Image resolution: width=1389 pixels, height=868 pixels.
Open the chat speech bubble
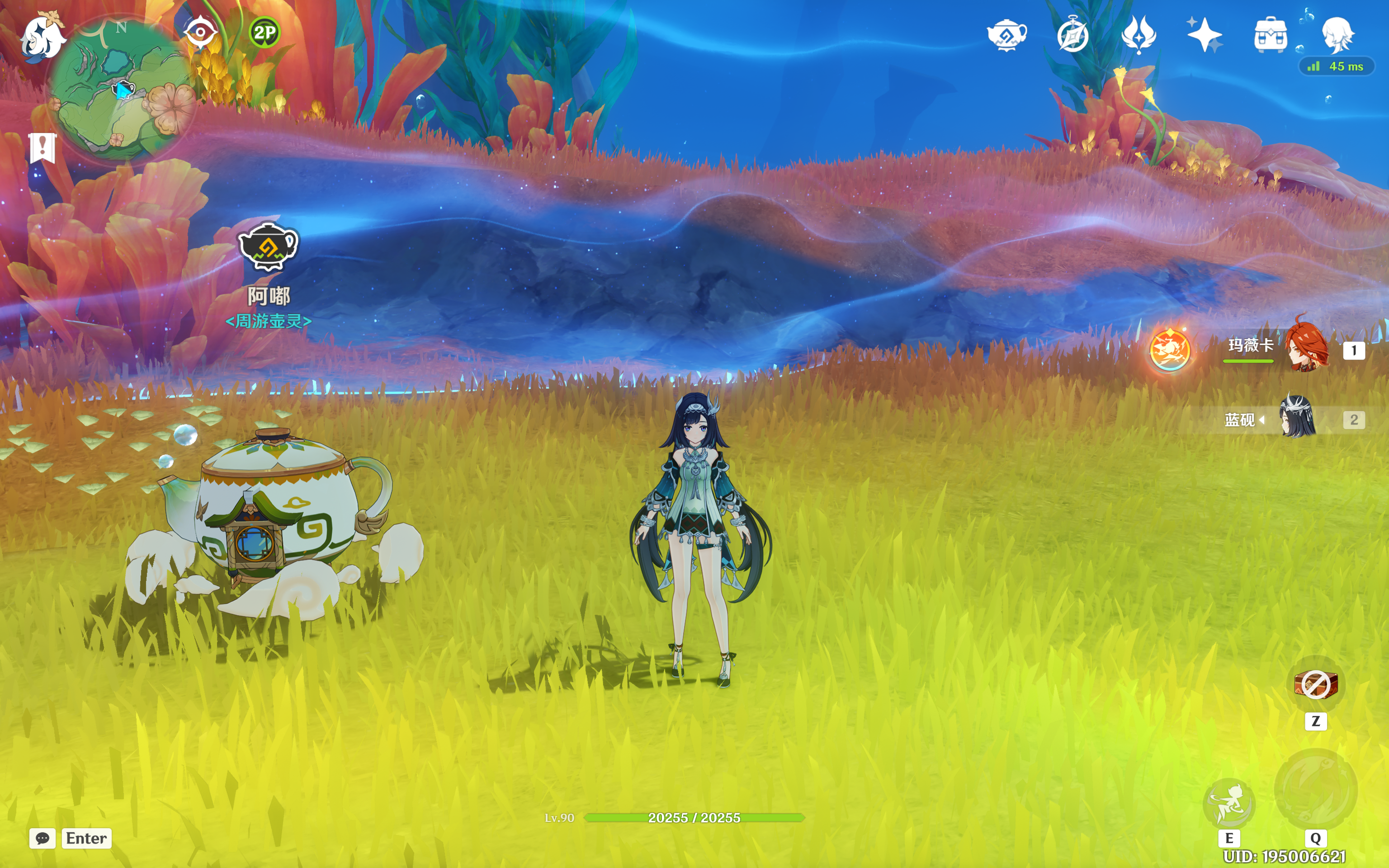43,838
